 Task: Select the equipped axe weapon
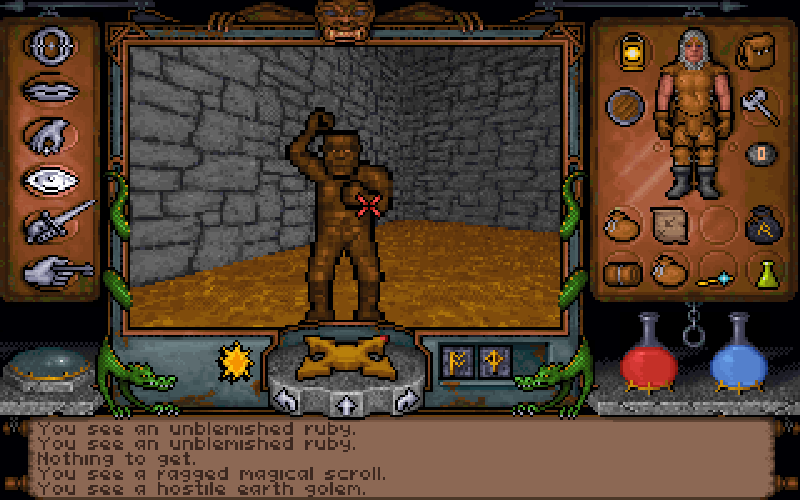point(758,104)
